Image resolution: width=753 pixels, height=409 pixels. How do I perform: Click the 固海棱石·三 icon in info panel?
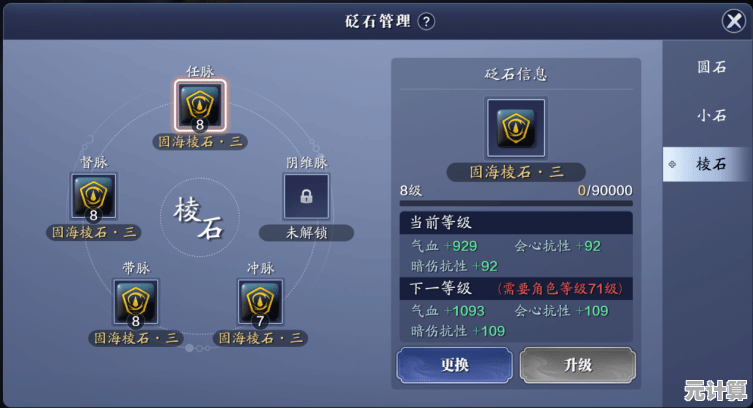pos(515,128)
